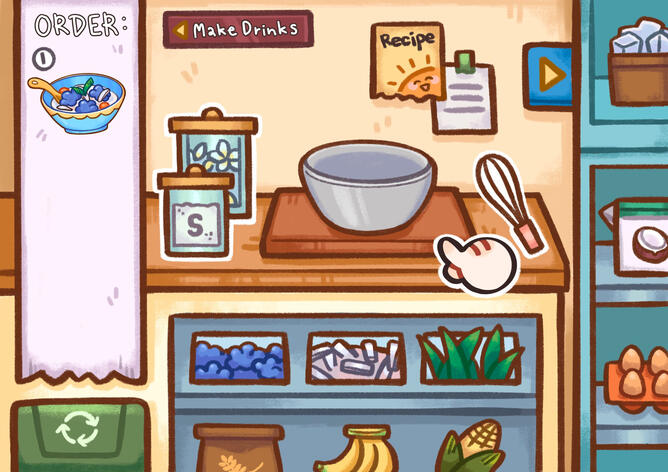Pick blueberries from the bin
The image size is (668, 472).
pyautogui.click(x=239, y=358)
